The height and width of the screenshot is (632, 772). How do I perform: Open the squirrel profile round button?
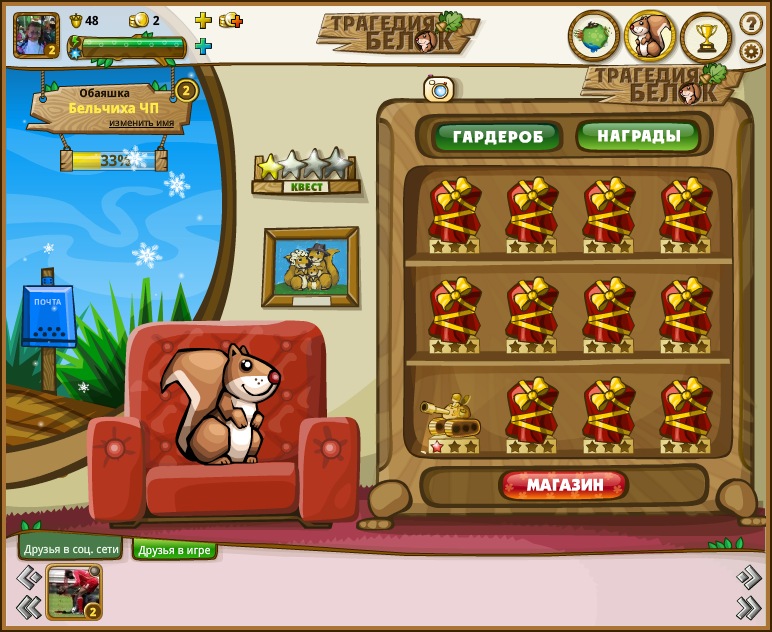[650, 37]
